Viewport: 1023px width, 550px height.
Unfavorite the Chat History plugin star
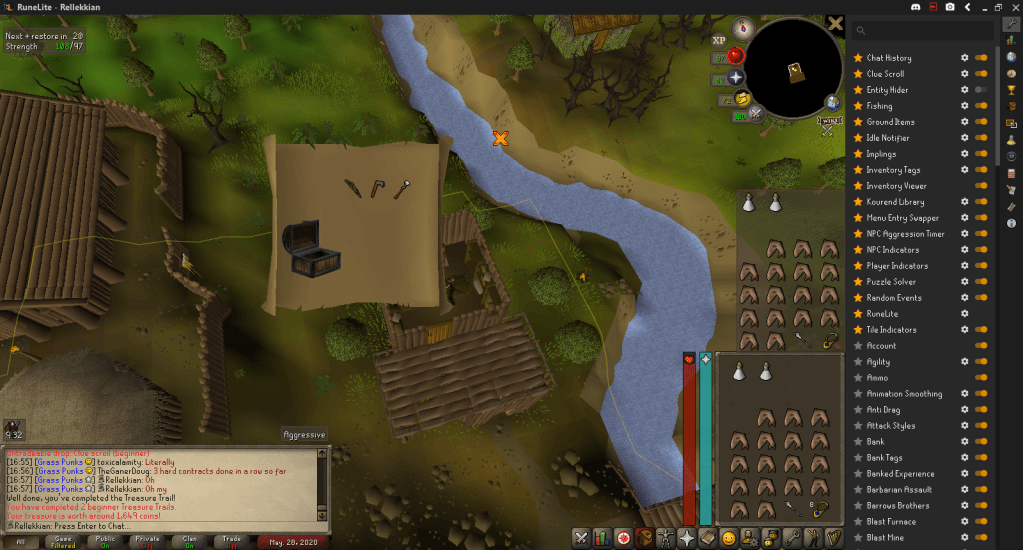tap(857, 58)
